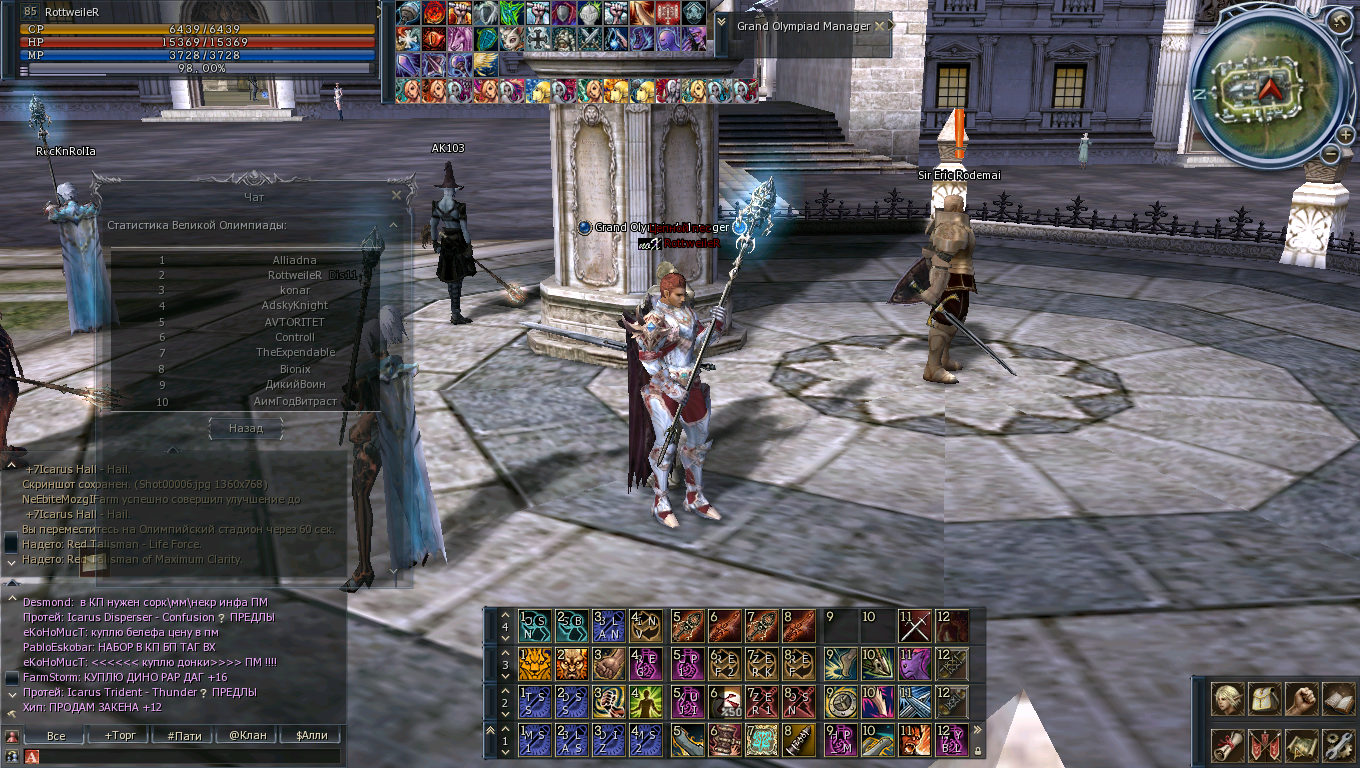Open the character status menu icon

(x=1227, y=699)
